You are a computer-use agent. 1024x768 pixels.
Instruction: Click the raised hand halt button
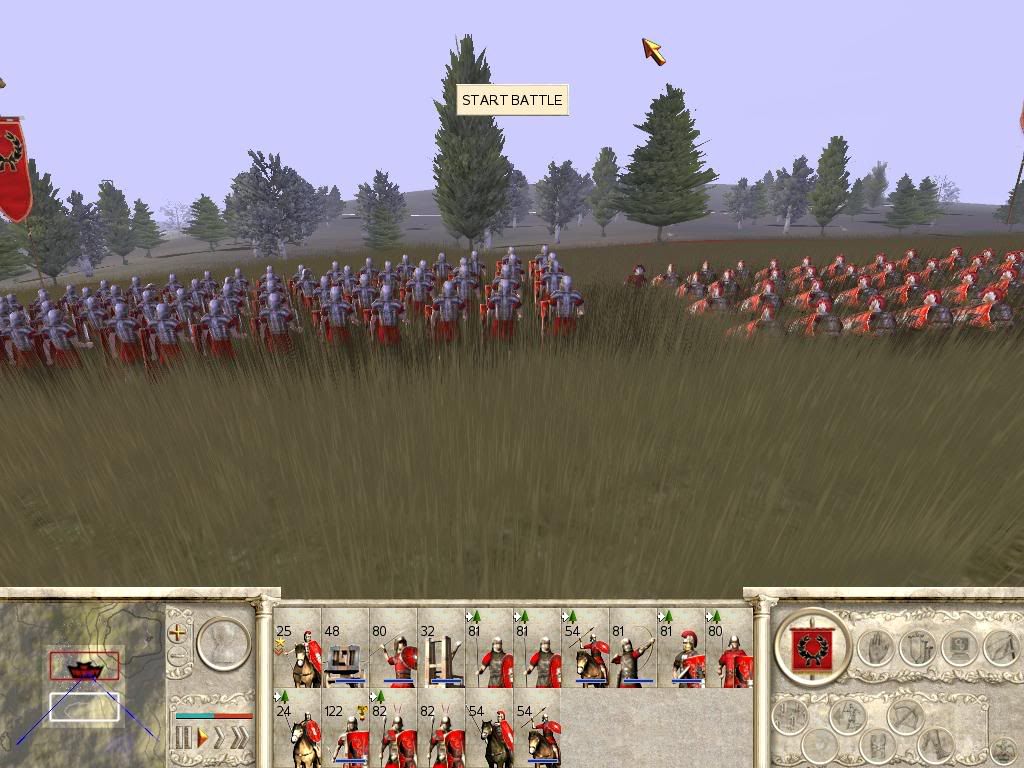pyautogui.click(x=874, y=648)
